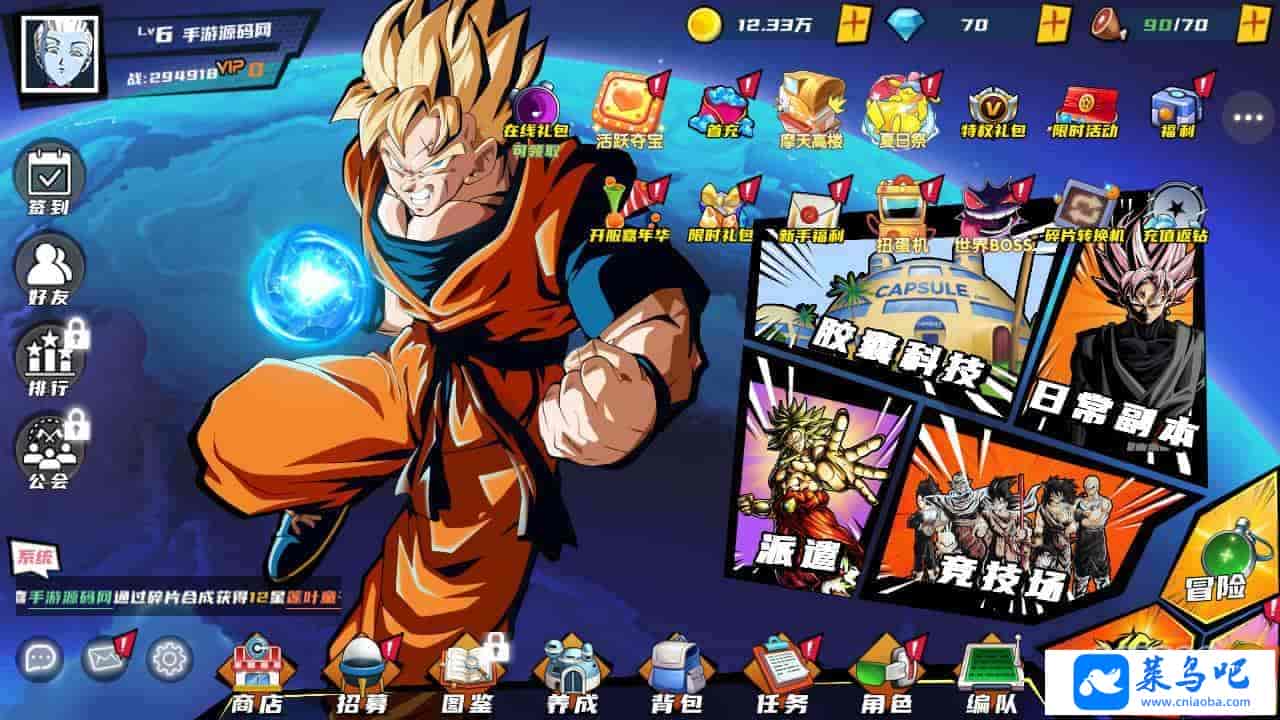Open the 好友 friends list
Screen dimensions: 1280x720
(48, 268)
